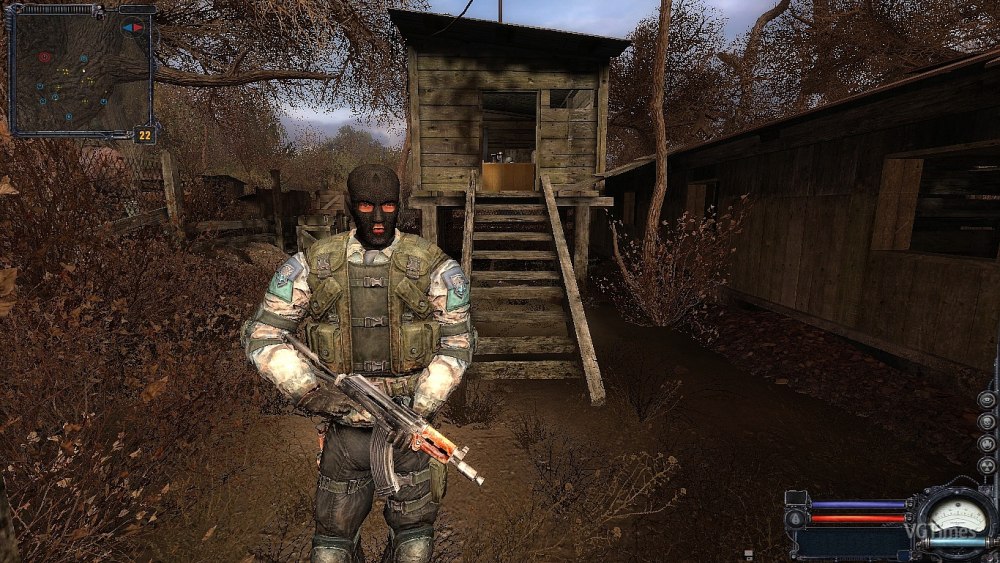Click the blood drop icon beside the red bar
1000x563 pixels.
pos(794,518)
